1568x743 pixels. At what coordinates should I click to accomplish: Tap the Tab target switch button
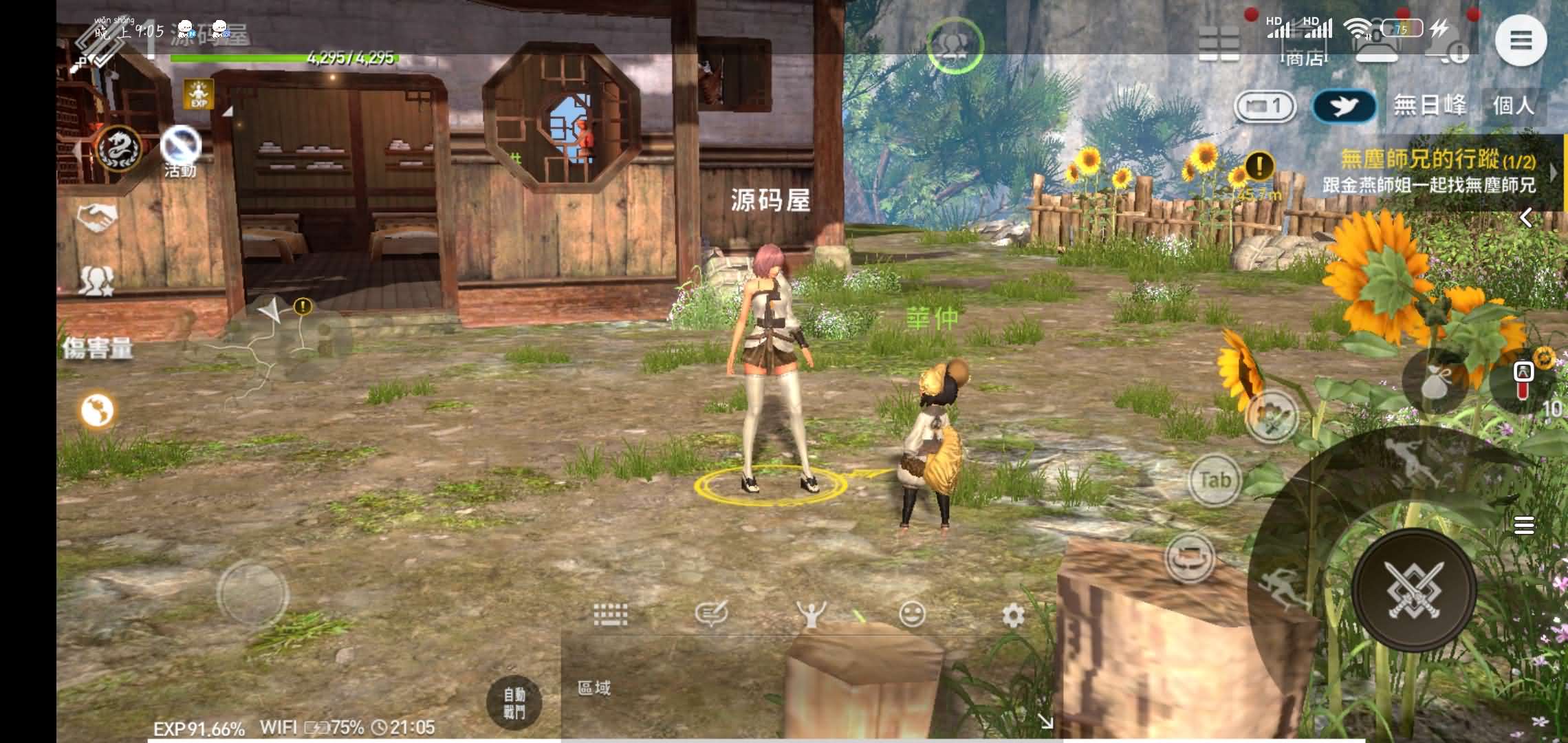pyautogui.click(x=1214, y=480)
